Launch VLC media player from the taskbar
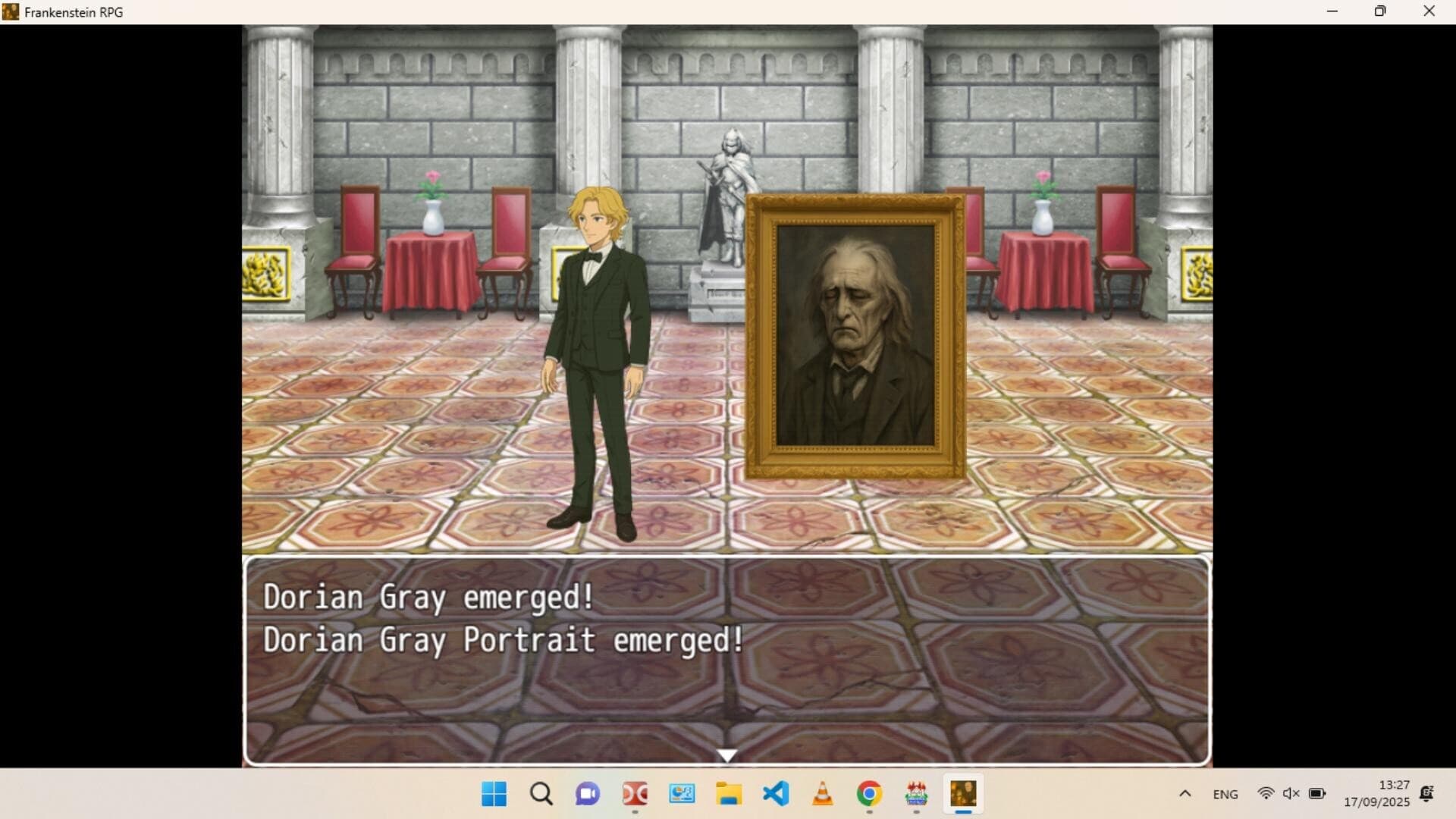Viewport: 1456px width, 819px height. (x=823, y=794)
